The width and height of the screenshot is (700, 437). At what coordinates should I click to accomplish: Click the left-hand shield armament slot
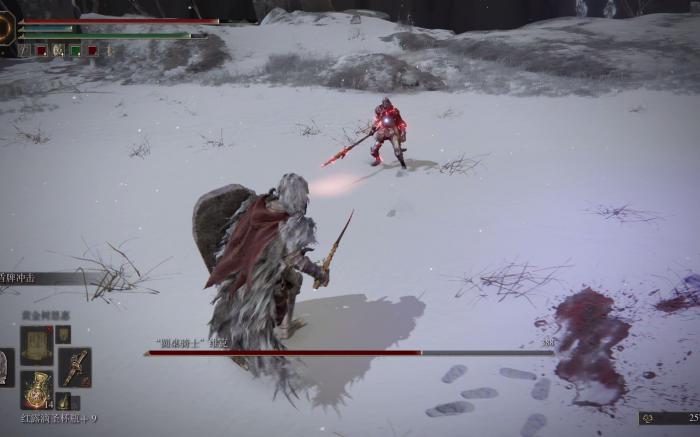coord(6,367)
